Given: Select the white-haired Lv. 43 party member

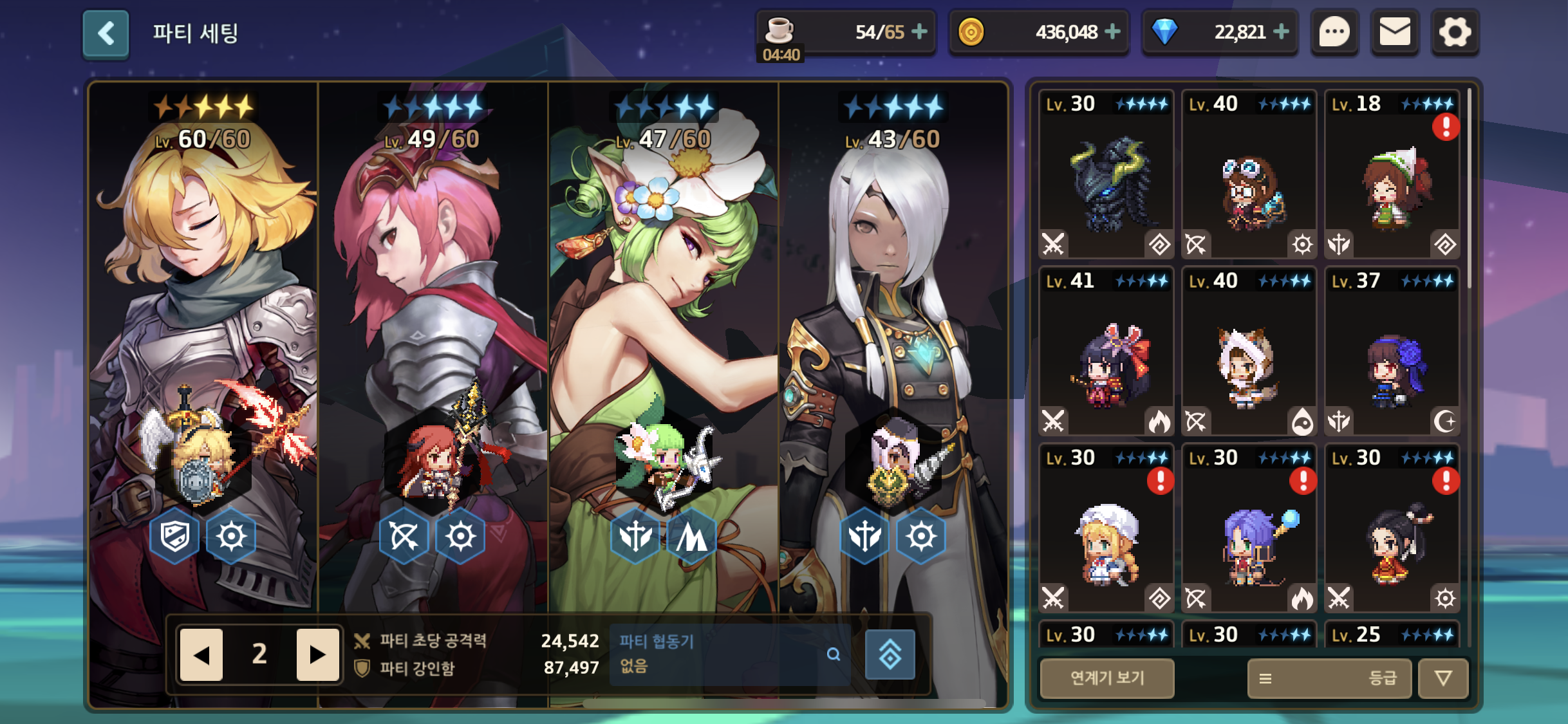Looking at the screenshot, I should [893, 322].
